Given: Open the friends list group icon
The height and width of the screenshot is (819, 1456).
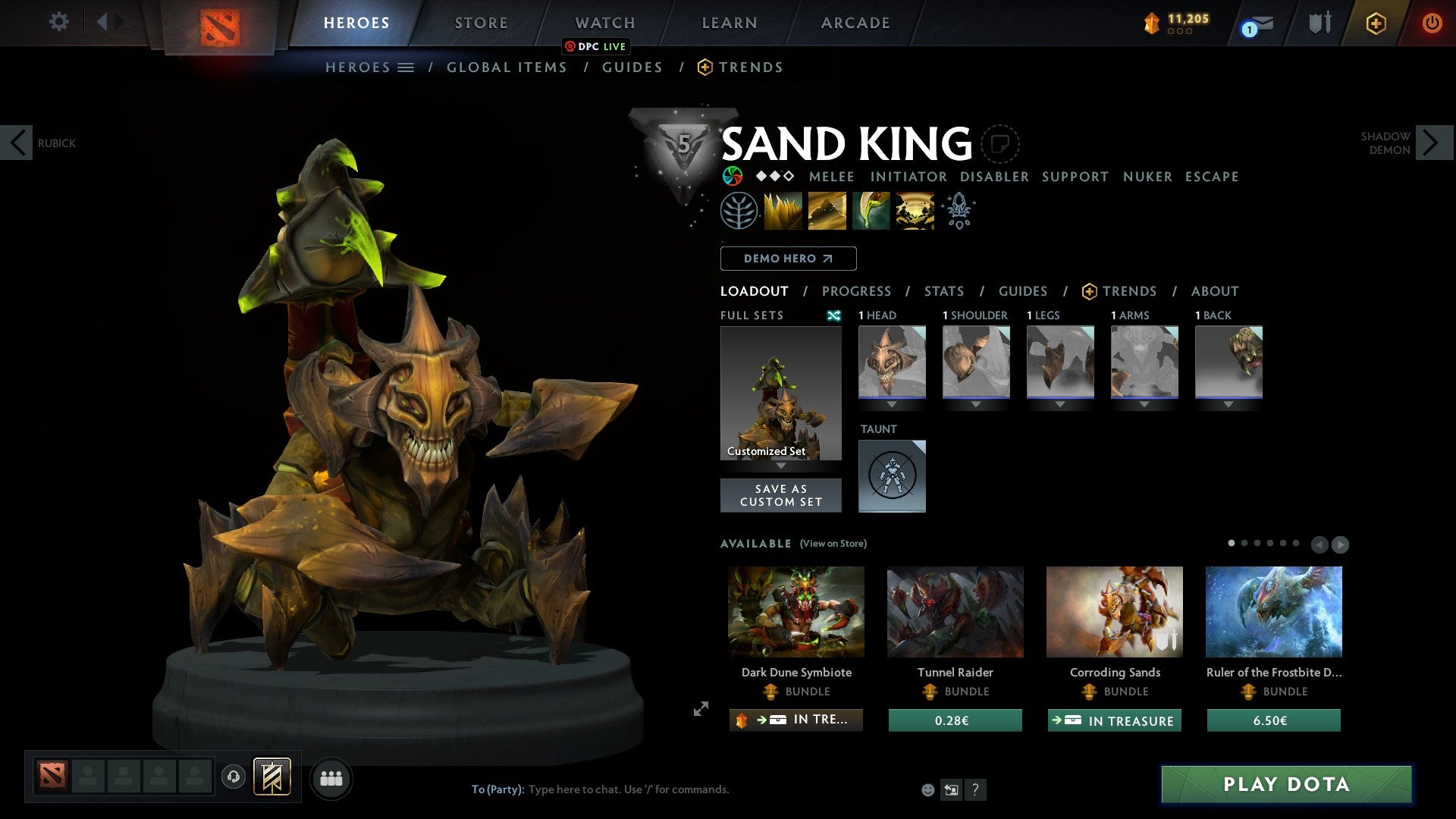Looking at the screenshot, I should [331, 777].
